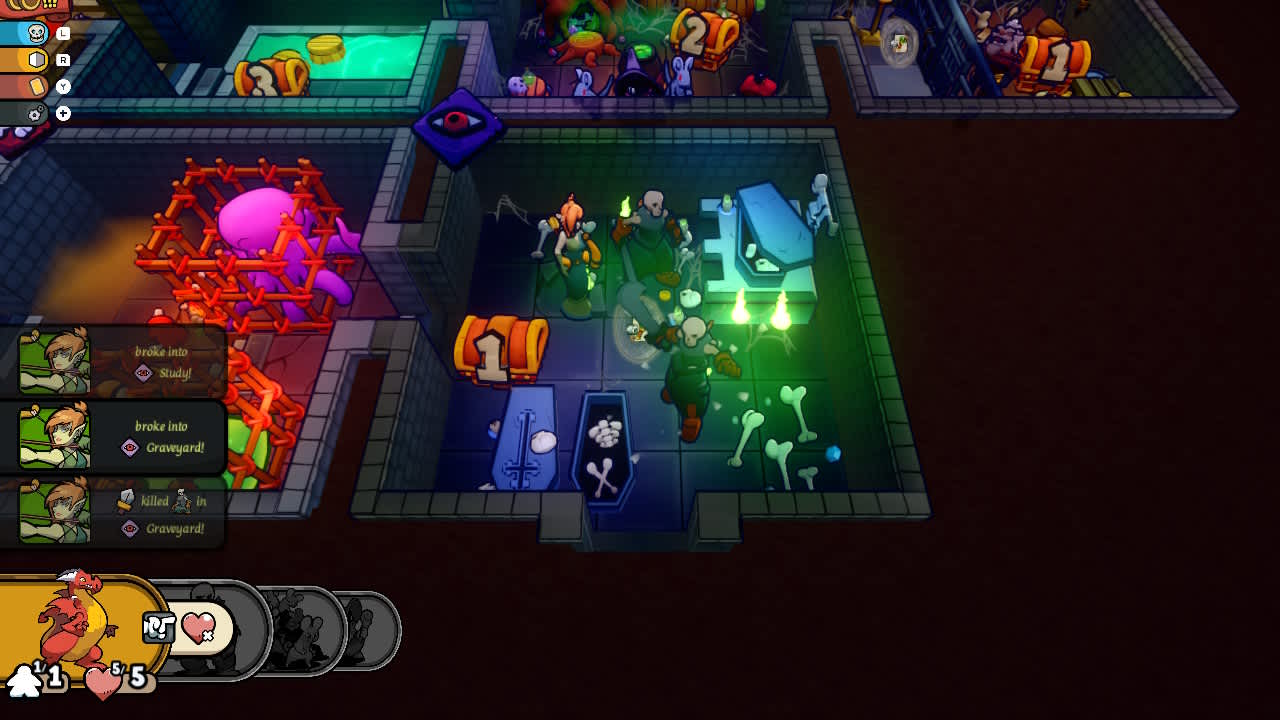Select the gold bar icon

36,85
